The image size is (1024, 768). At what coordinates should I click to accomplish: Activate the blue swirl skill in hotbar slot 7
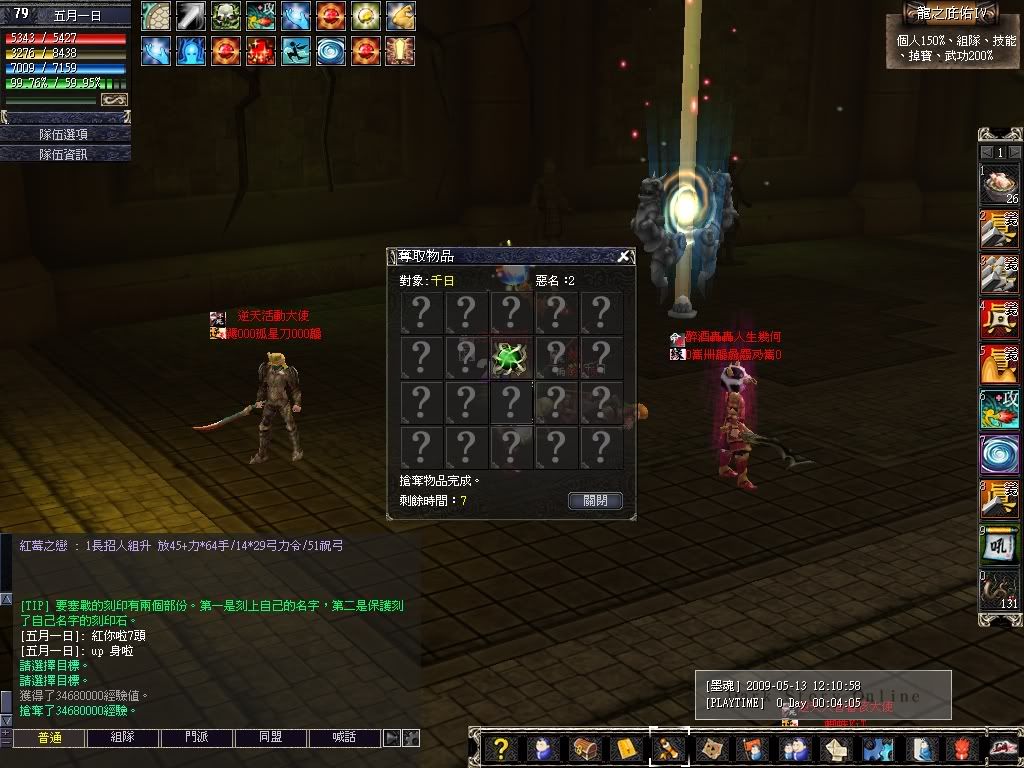tap(999, 453)
